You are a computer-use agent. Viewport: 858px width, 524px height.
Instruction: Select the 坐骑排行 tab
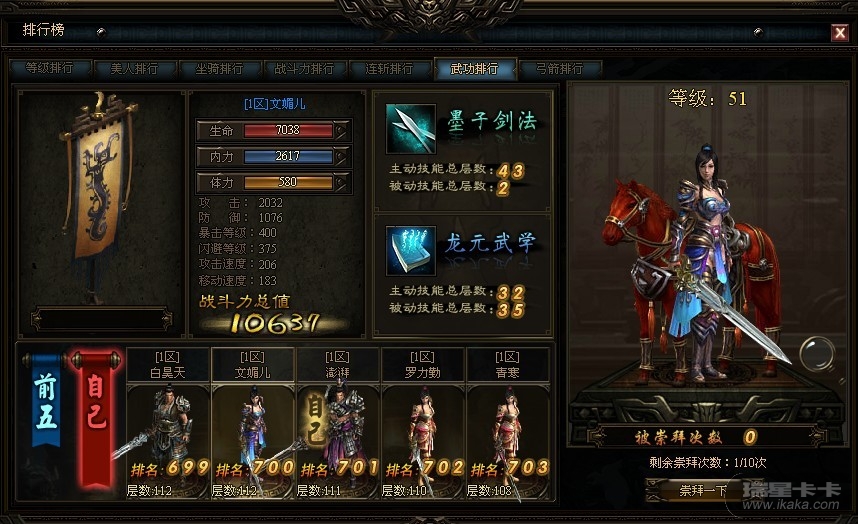point(219,69)
